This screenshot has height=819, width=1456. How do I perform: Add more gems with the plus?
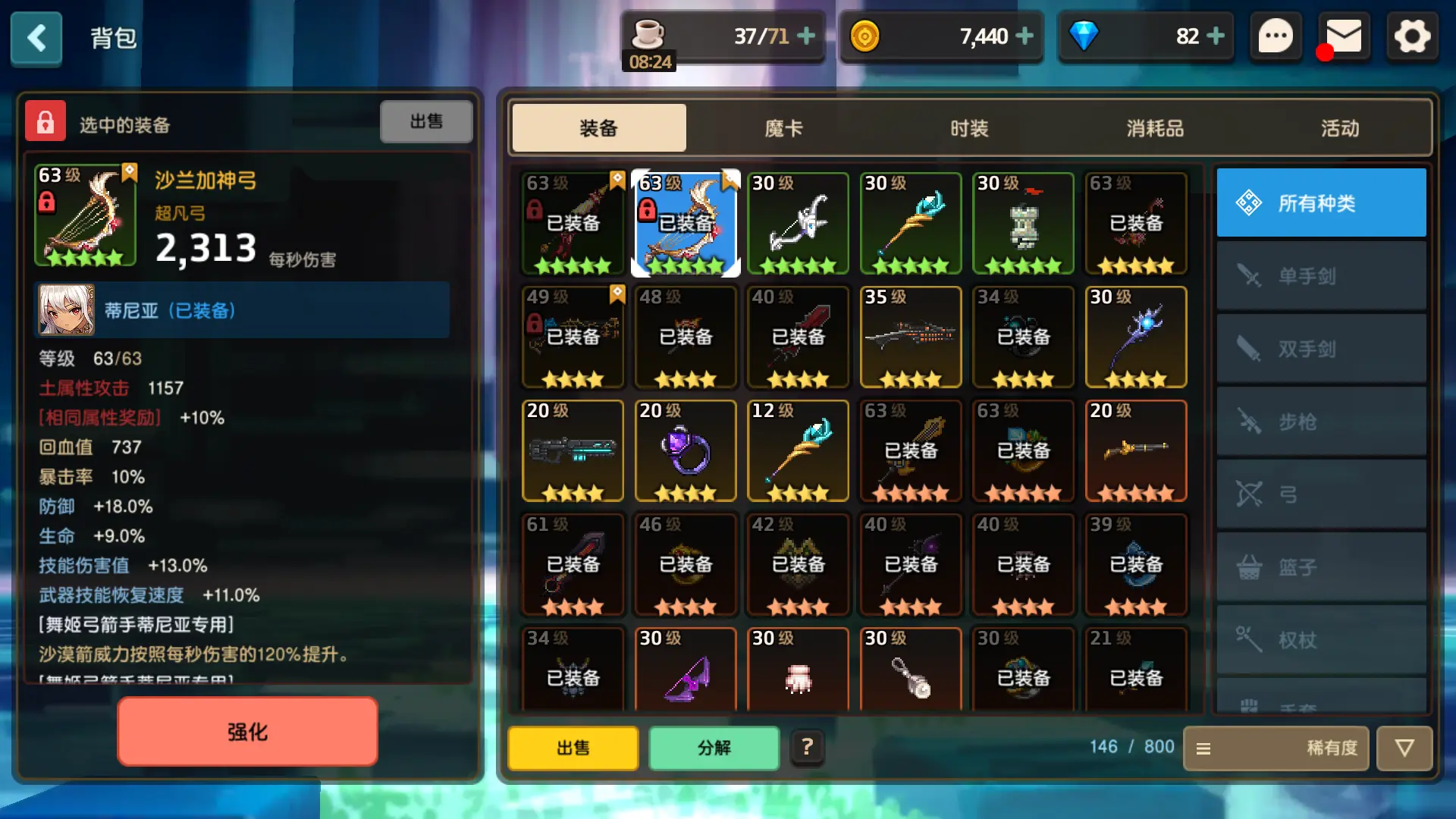point(1216,36)
